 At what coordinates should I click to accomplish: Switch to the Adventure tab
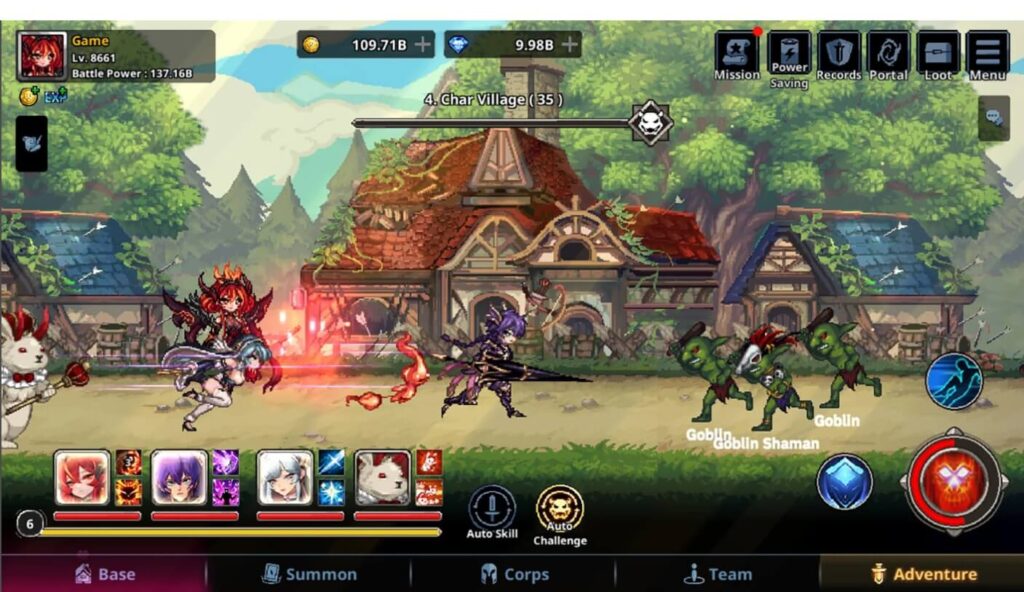coord(922,574)
